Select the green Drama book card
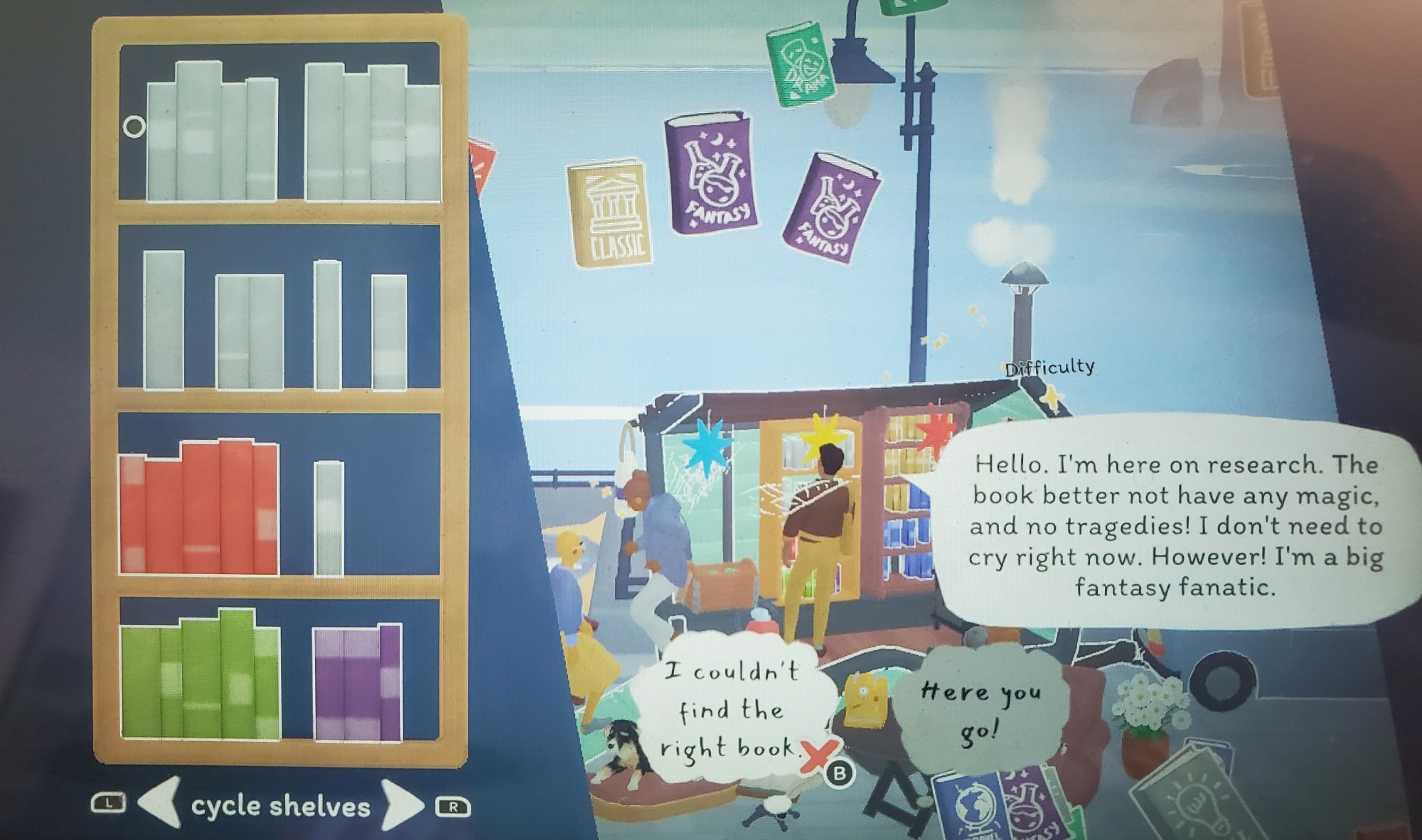Screen dimensions: 1422x840 [x=800, y=65]
